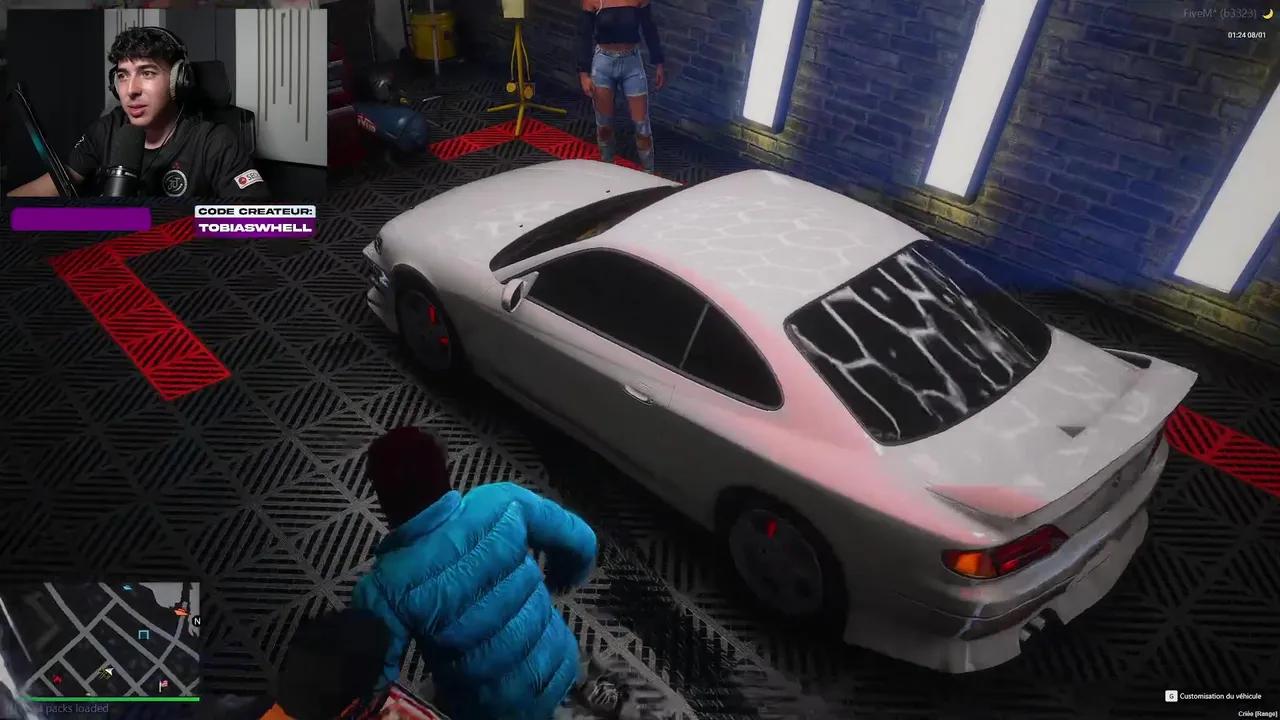This screenshot has height=720, width=1280.
Task: Click the player arrow marker on the minimap
Action: click(108, 670)
